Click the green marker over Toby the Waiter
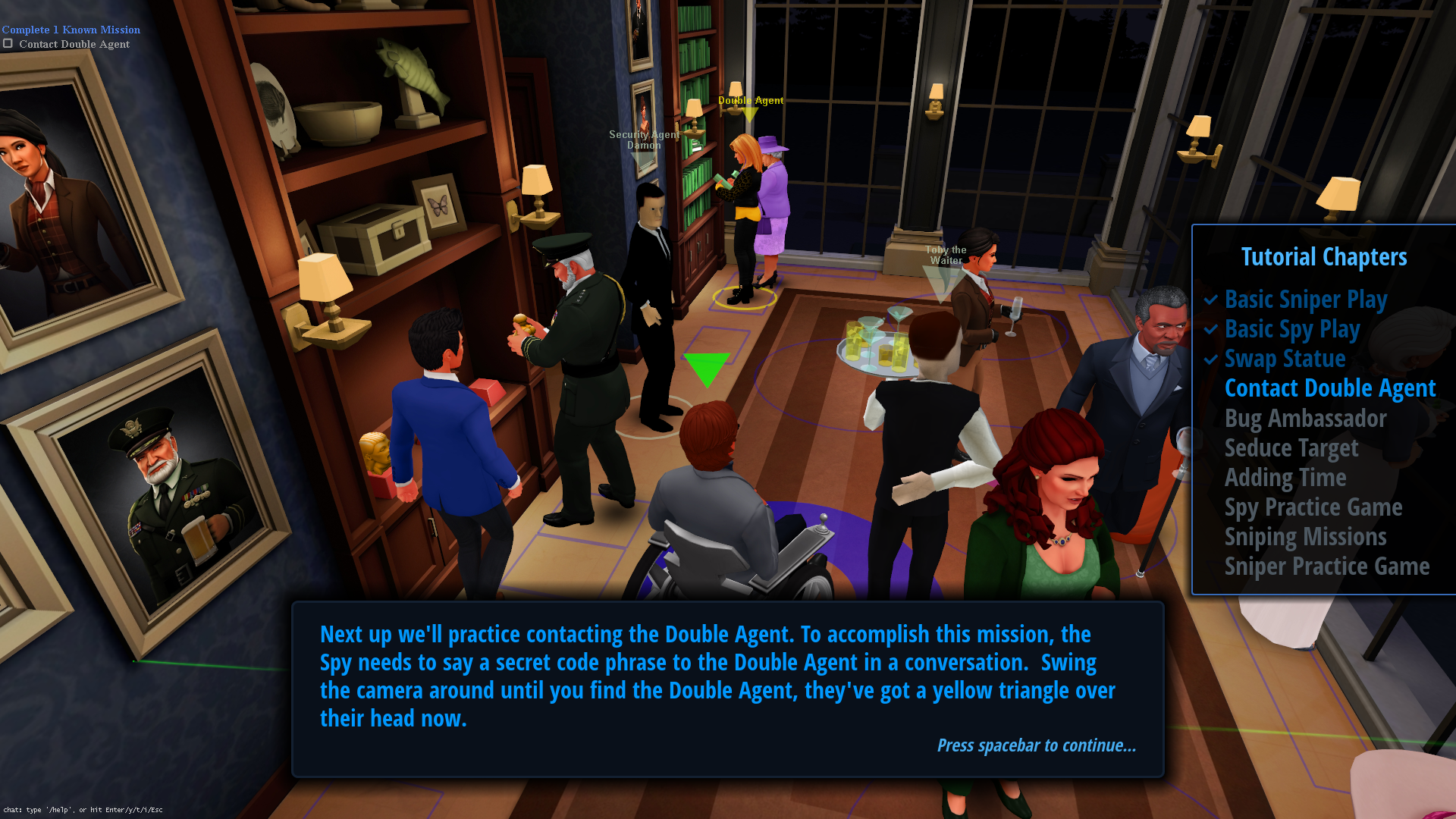This screenshot has height=819, width=1456. point(940,281)
